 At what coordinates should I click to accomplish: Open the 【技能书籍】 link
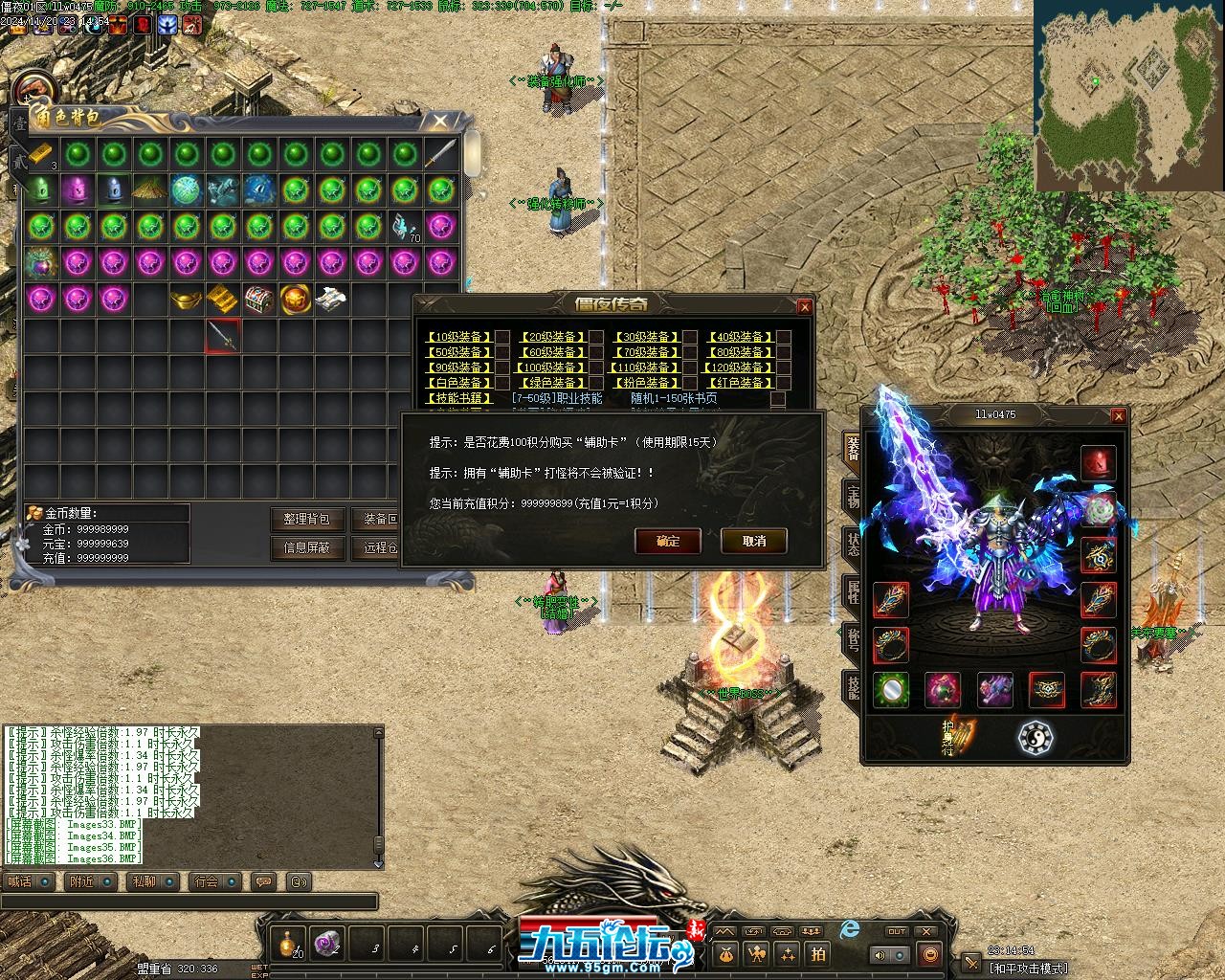coord(457,398)
